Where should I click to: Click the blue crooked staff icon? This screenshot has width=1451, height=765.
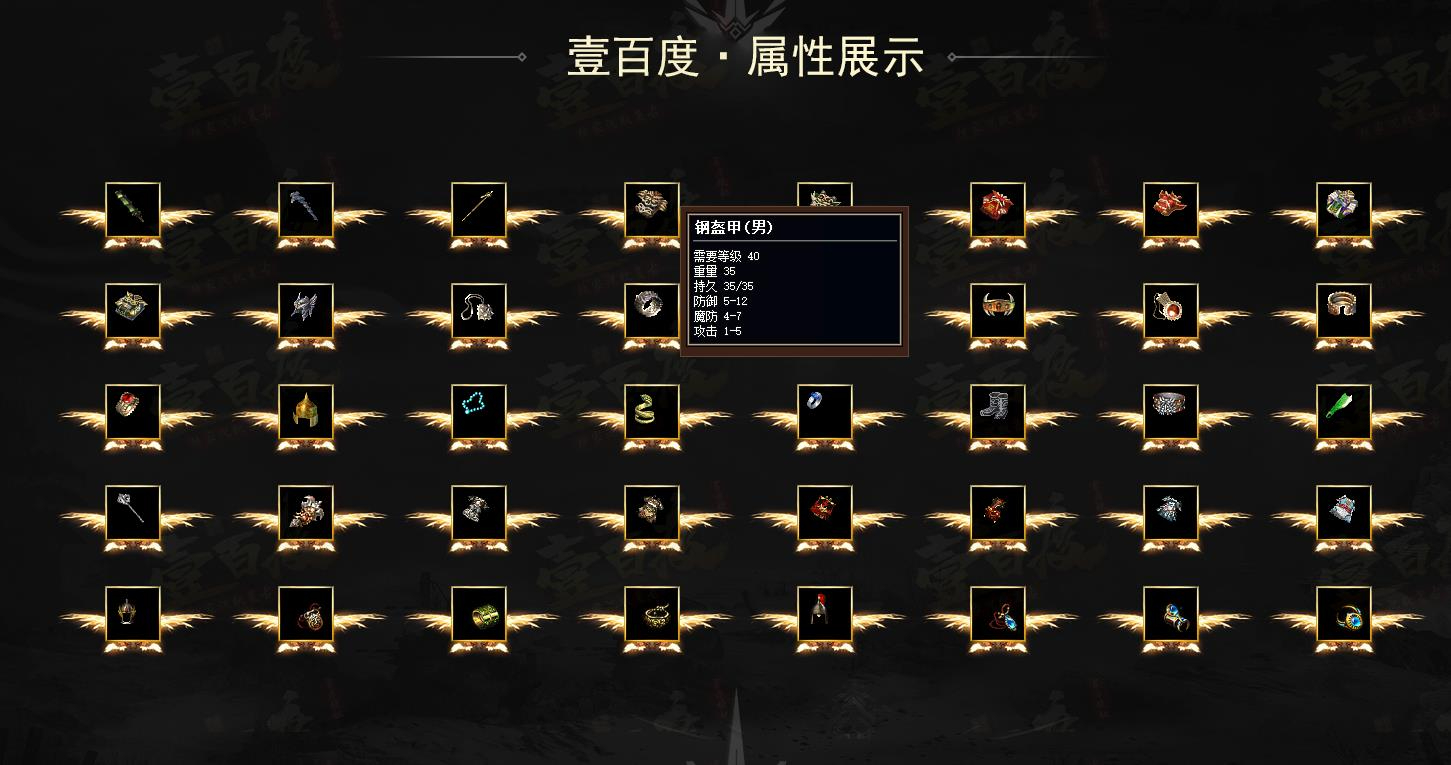pos(305,210)
